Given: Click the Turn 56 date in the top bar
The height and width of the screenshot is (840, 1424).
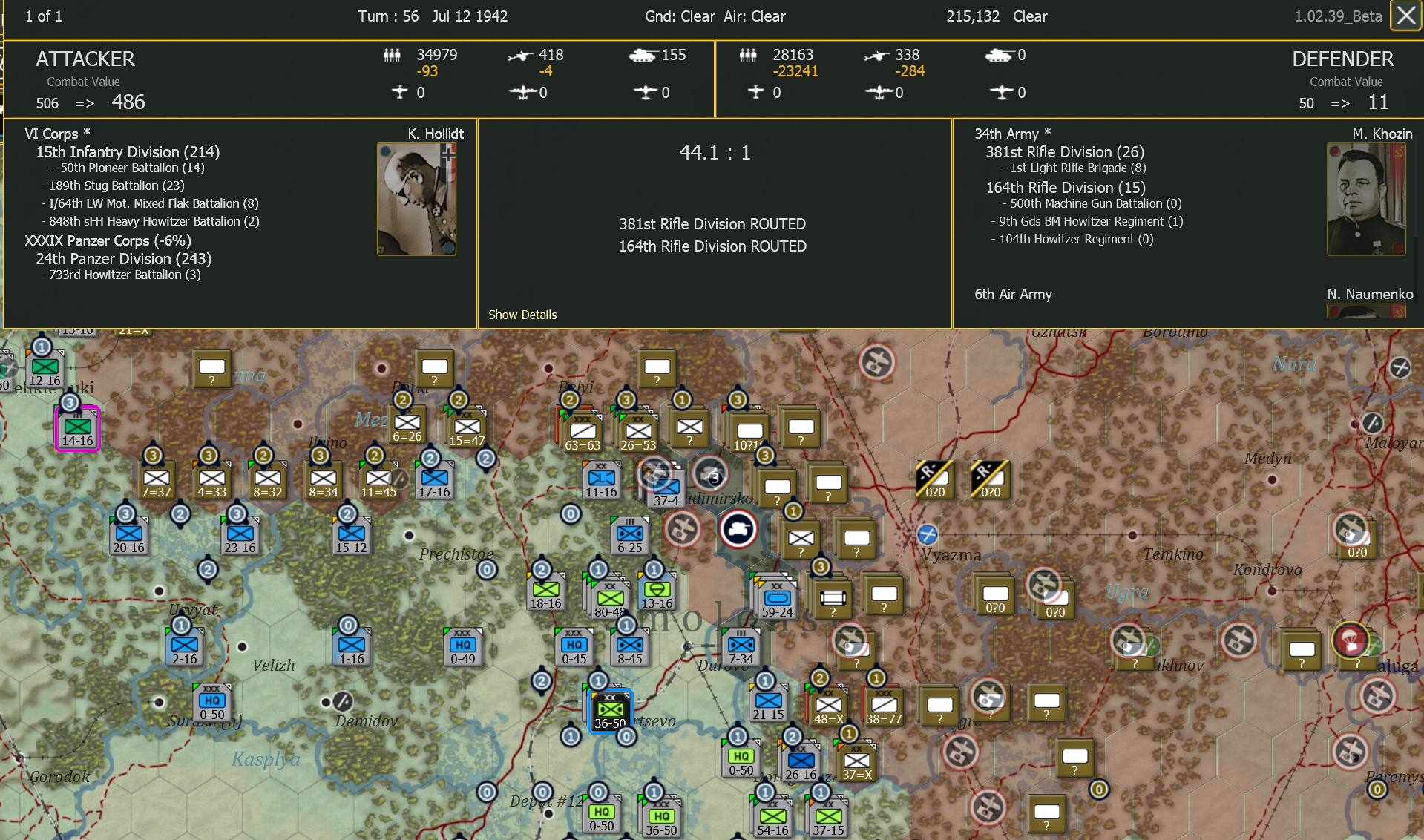Looking at the screenshot, I should [432, 16].
